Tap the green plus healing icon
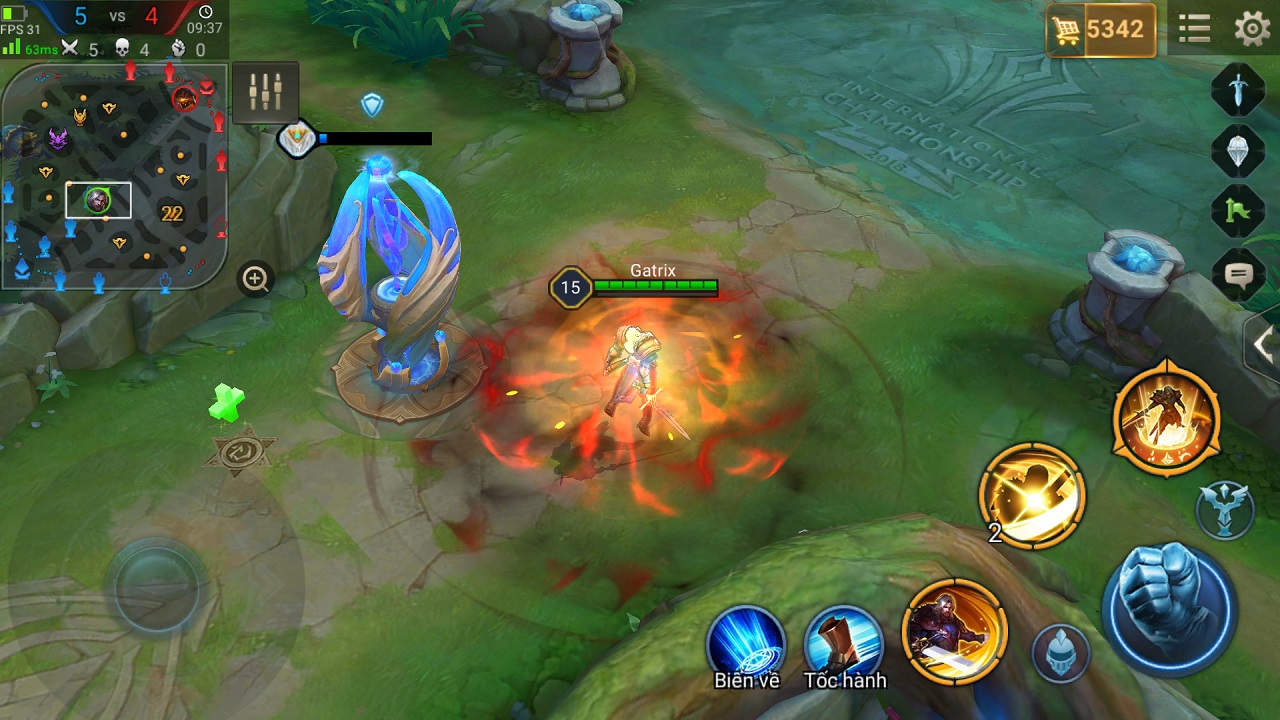 (228, 402)
